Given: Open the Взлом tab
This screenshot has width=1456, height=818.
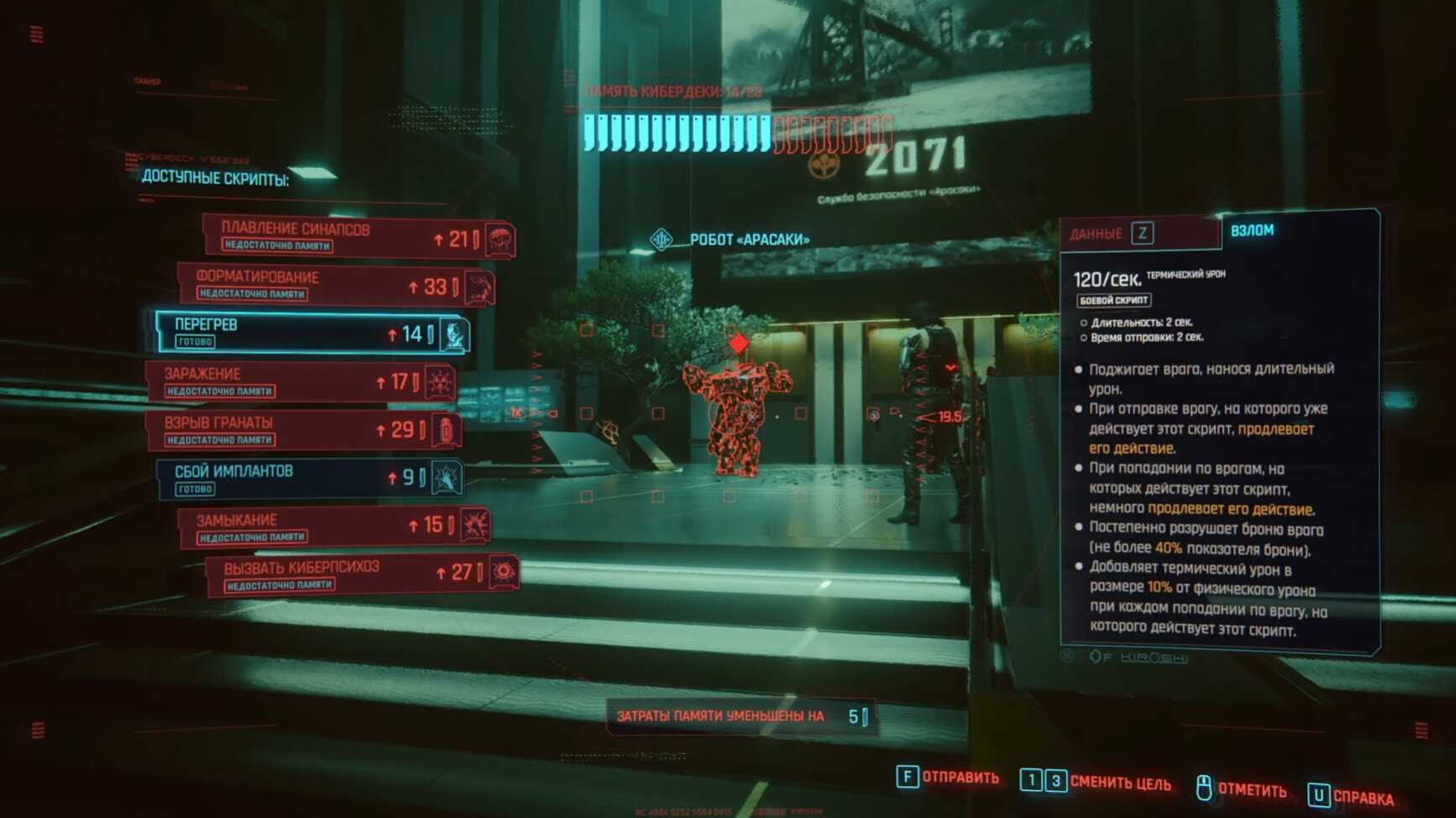Looking at the screenshot, I should 1252,231.
